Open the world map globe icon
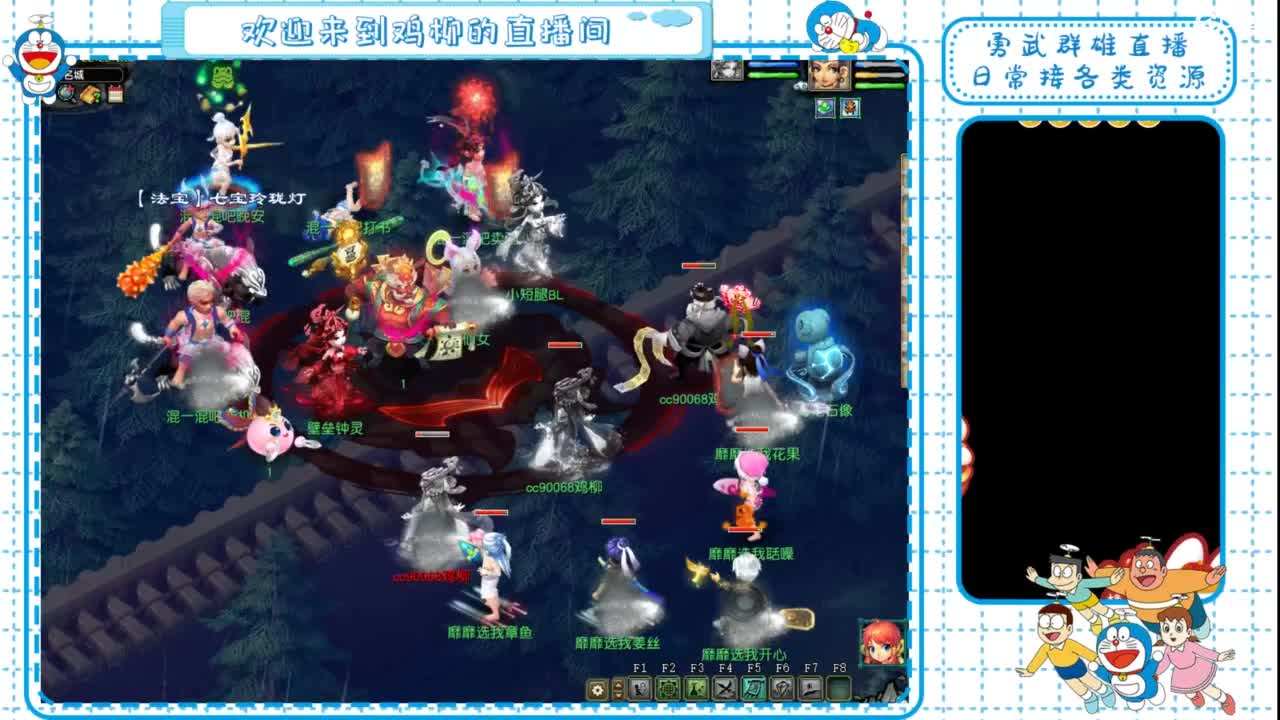This screenshot has width=1280, height=720. [66, 94]
